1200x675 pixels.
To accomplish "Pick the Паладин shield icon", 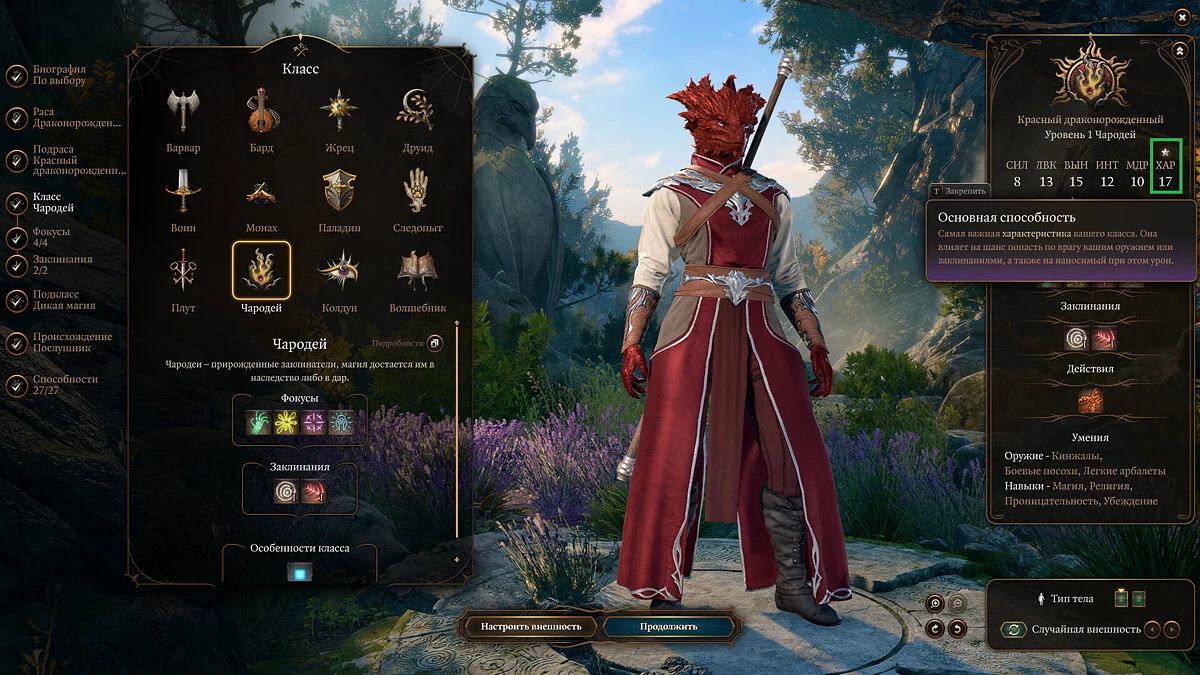I will point(340,190).
